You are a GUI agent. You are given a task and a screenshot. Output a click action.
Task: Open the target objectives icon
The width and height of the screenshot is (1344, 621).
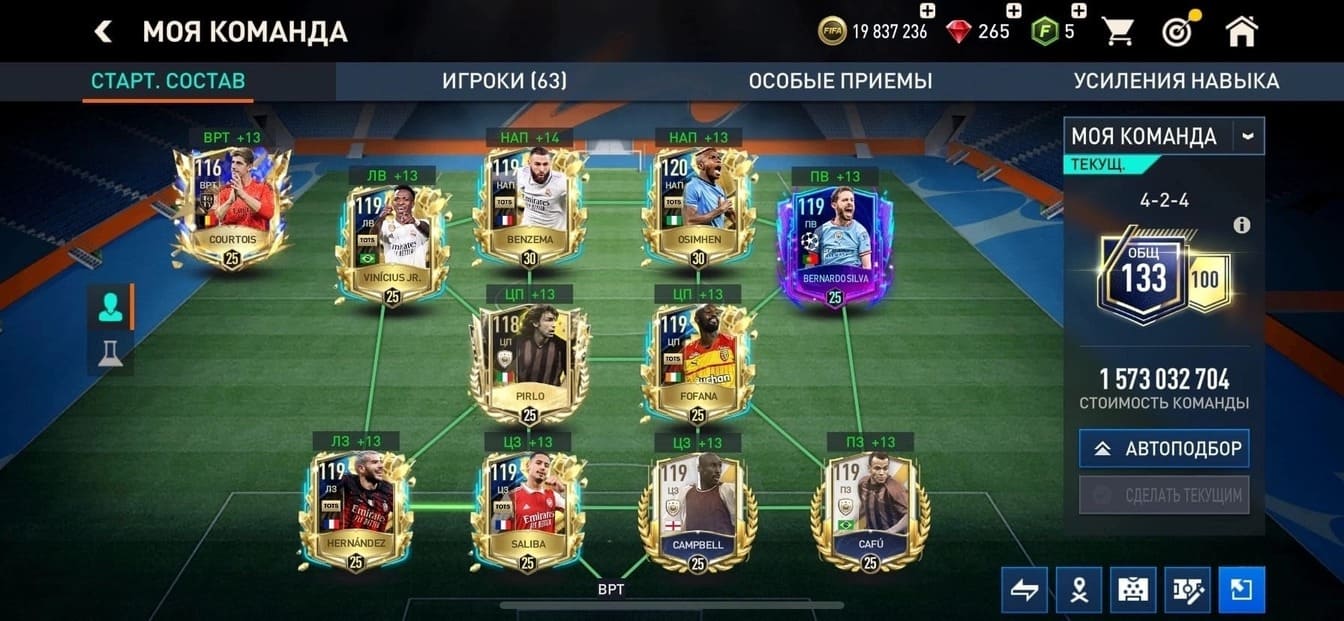click(1178, 31)
